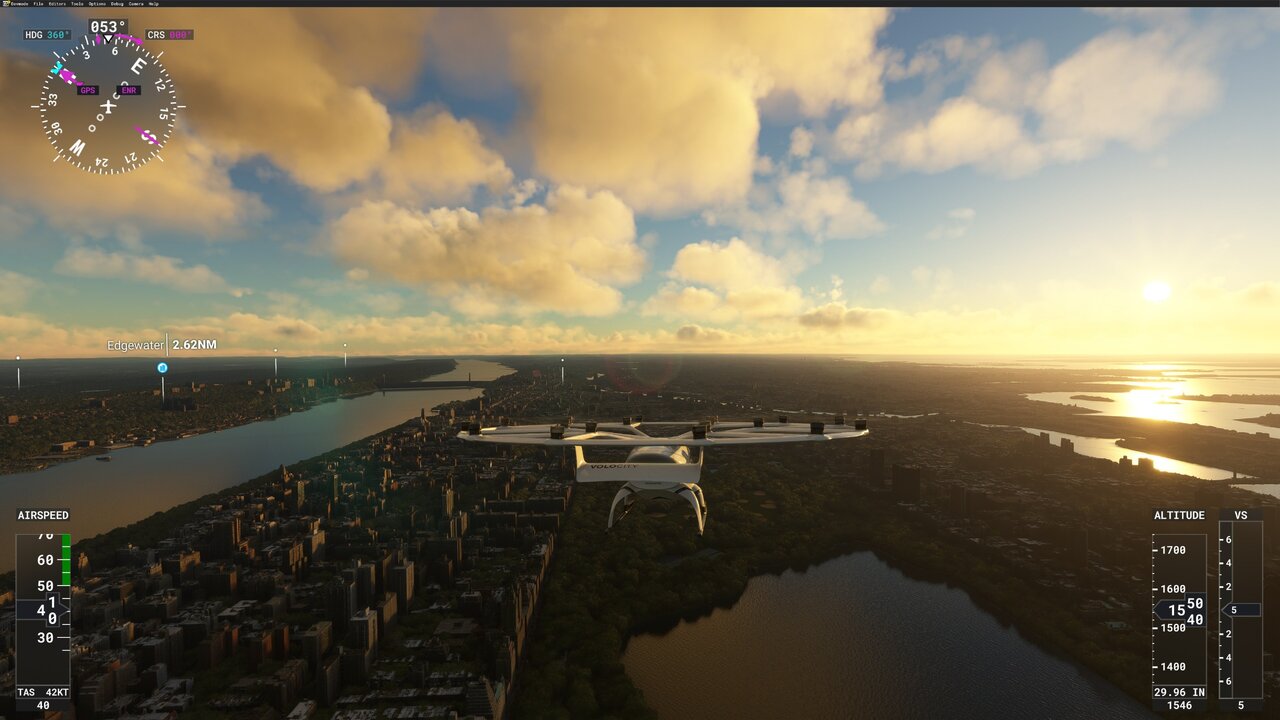Select the ENR indicator on the compass
Screen dimensions: 1280x720
pyautogui.click(x=128, y=90)
